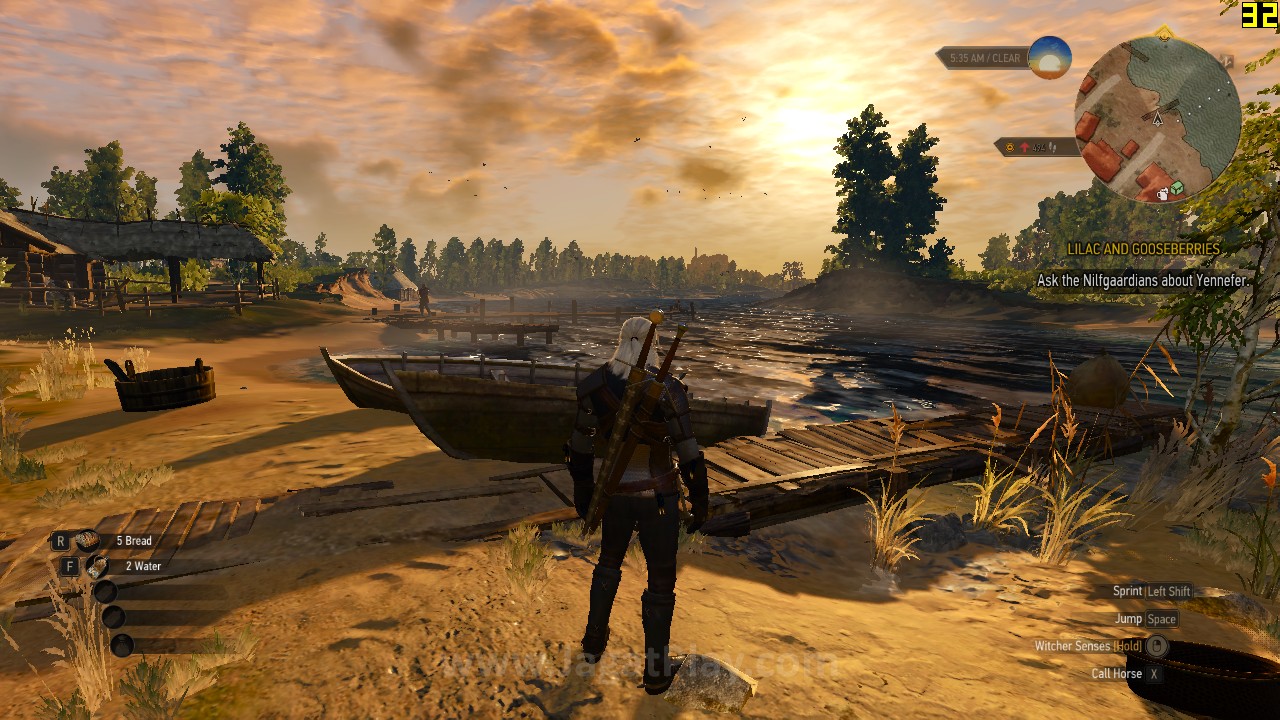Select the Ask the Nilfgaardians objective
The image size is (1280, 720).
[x=1142, y=281]
